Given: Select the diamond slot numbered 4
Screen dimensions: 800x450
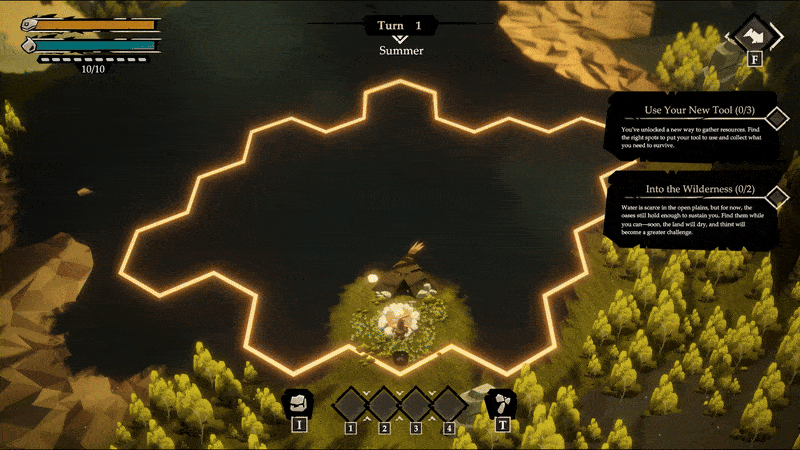Looking at the screenshot, I should pyautogui.click(x=449, y=404).
